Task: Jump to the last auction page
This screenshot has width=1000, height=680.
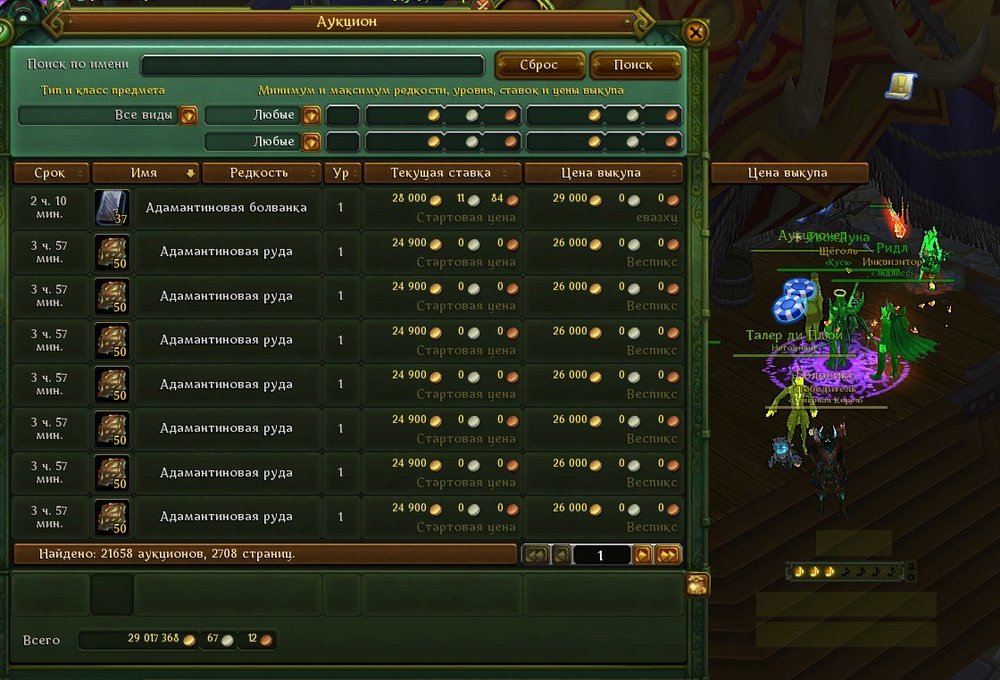Action: pos(668,554)
